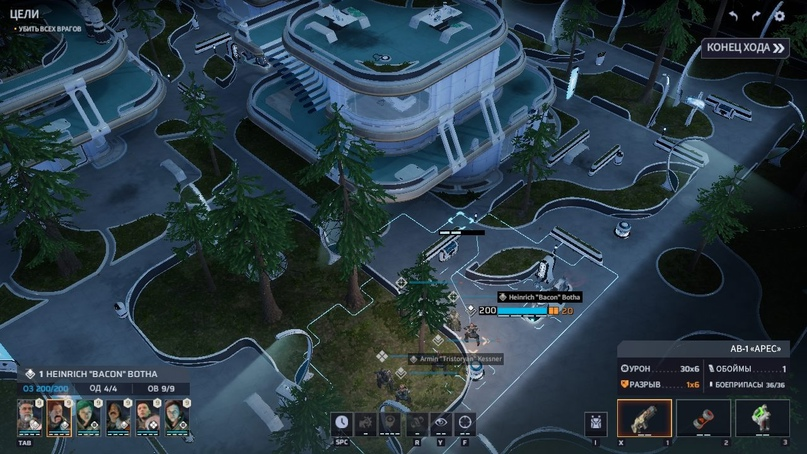The width and height of the screenshot is (807, 454).
Task: Open the gear settings menu
Action: 779,17
